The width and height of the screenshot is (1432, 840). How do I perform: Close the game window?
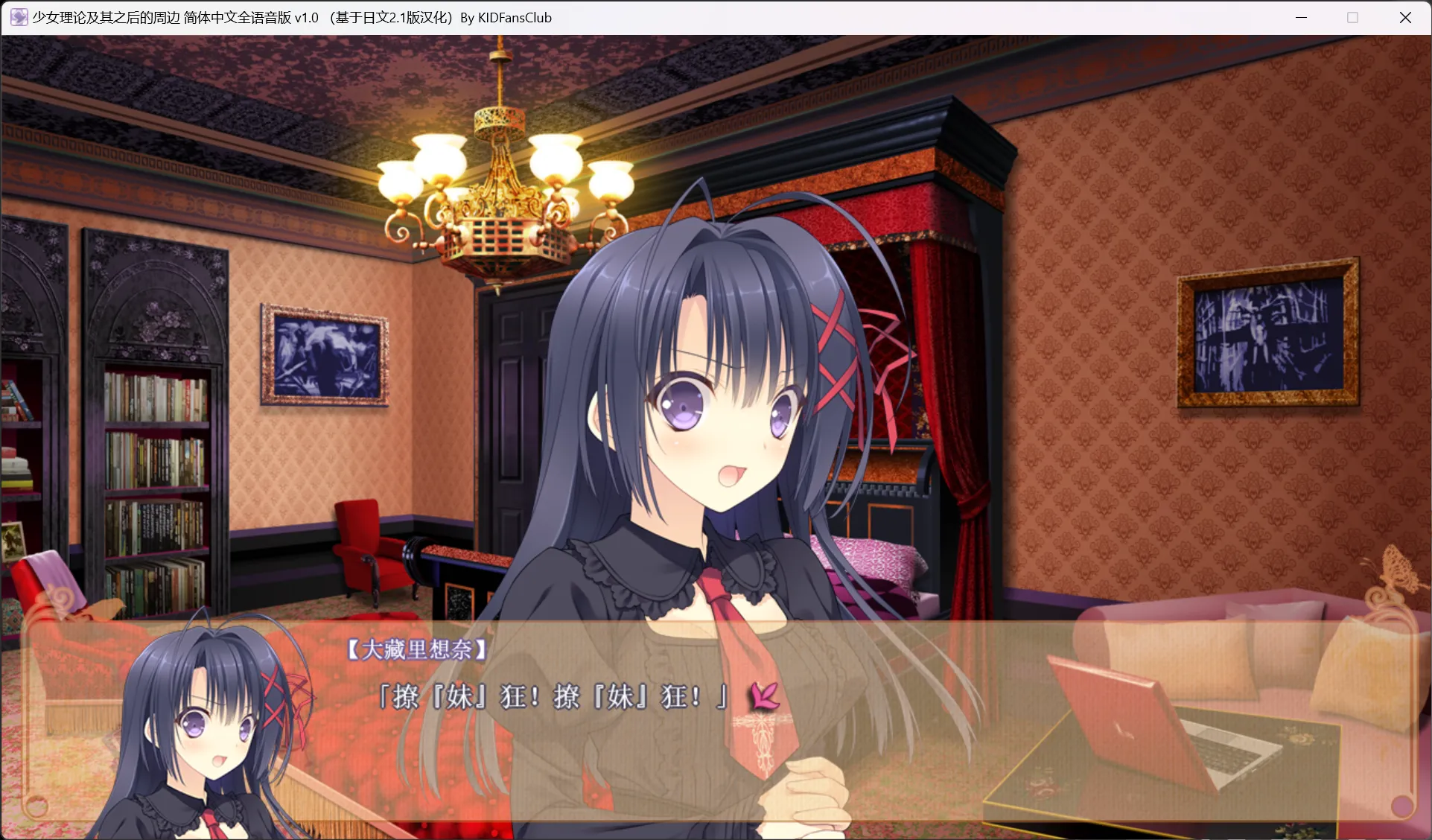pos(1405,18)
